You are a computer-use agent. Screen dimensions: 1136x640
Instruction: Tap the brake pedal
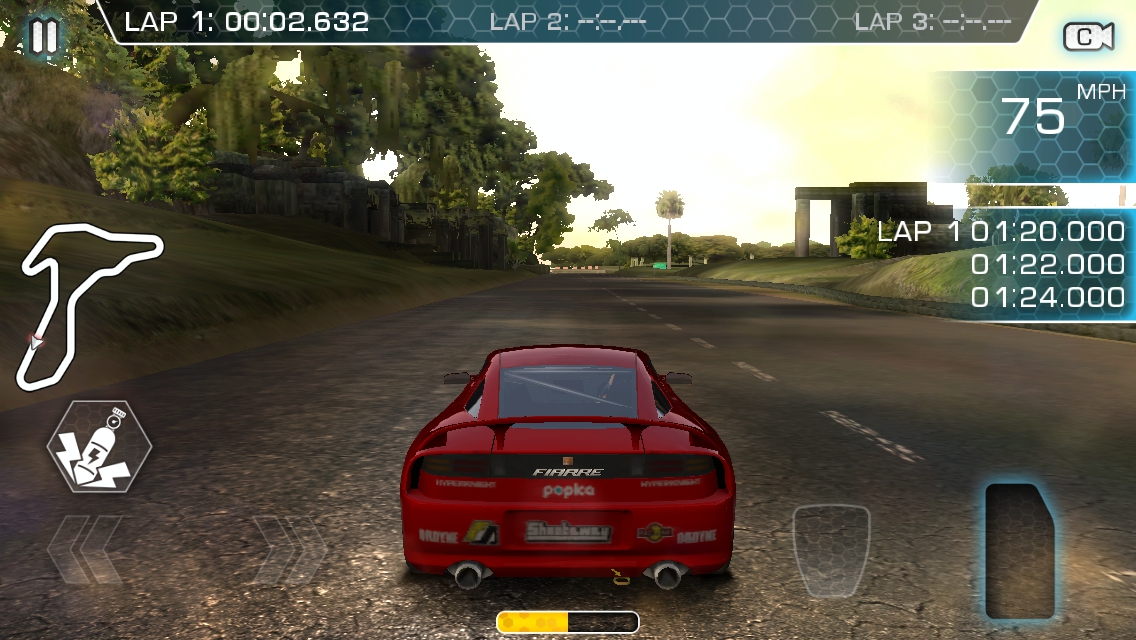[x=831, y=551]
